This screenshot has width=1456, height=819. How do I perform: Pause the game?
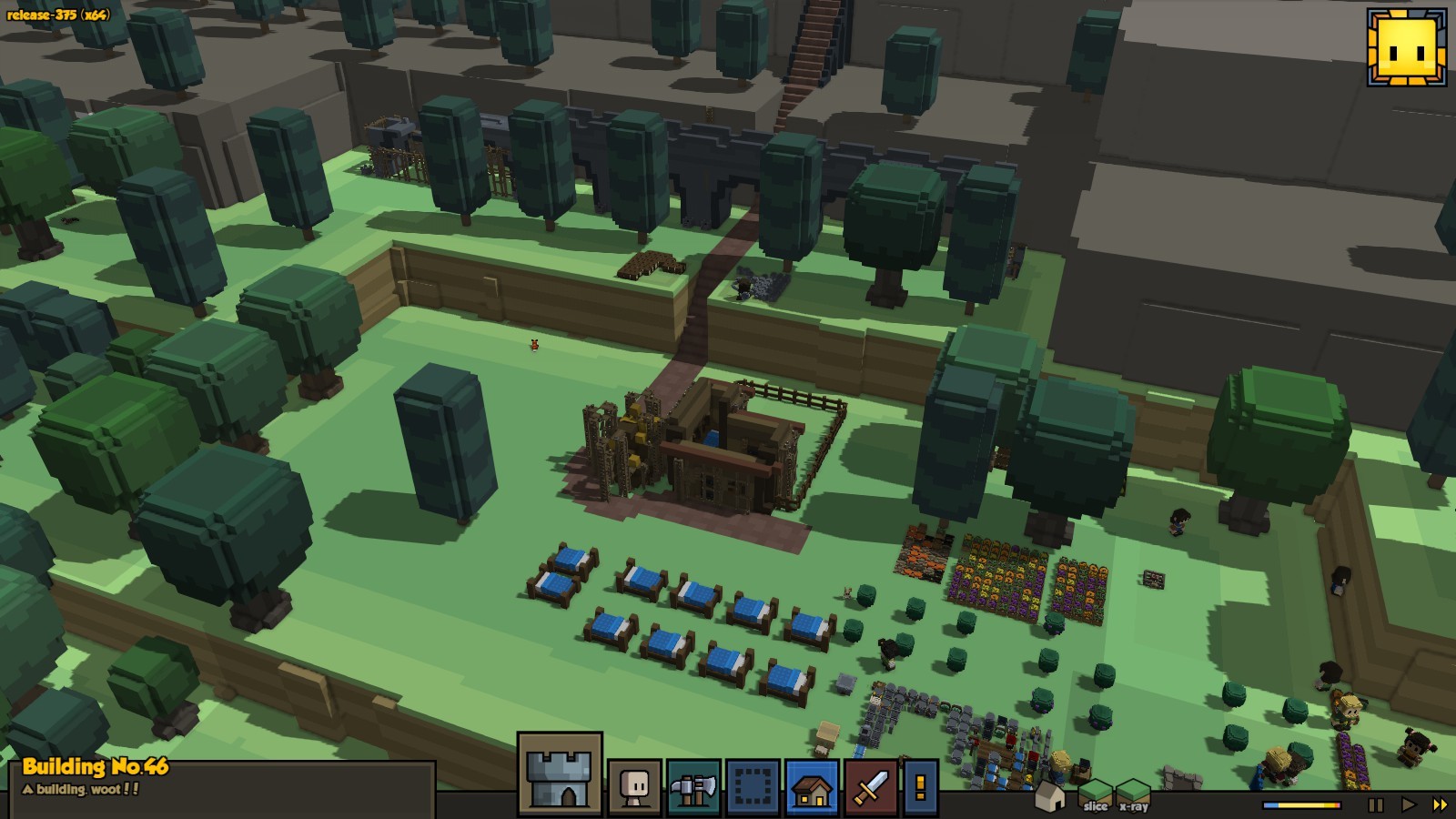pyautogui.click(x=1376, y=804)
